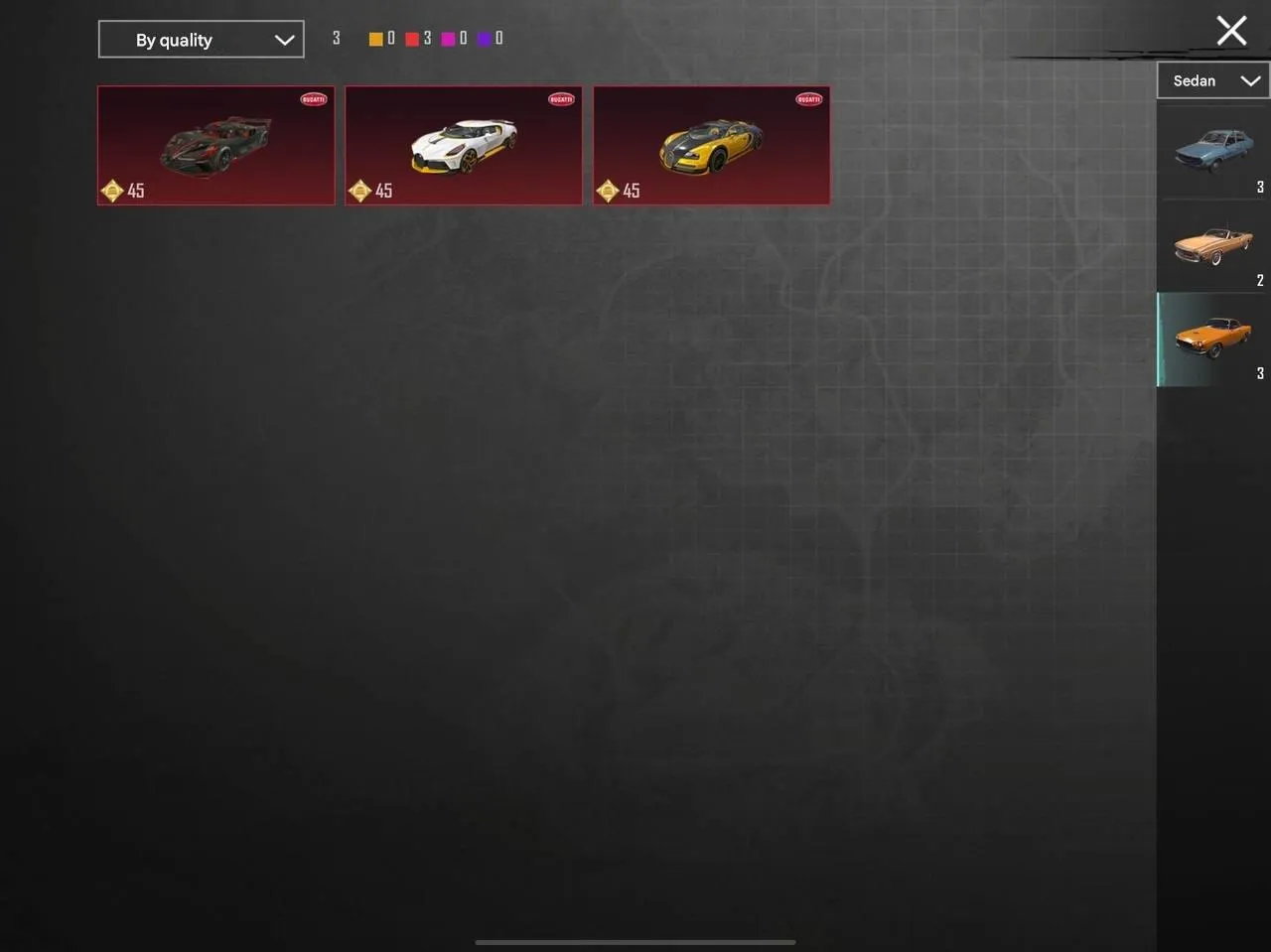Toggle the orange quality filter
1271x952 pixels.
376,38
